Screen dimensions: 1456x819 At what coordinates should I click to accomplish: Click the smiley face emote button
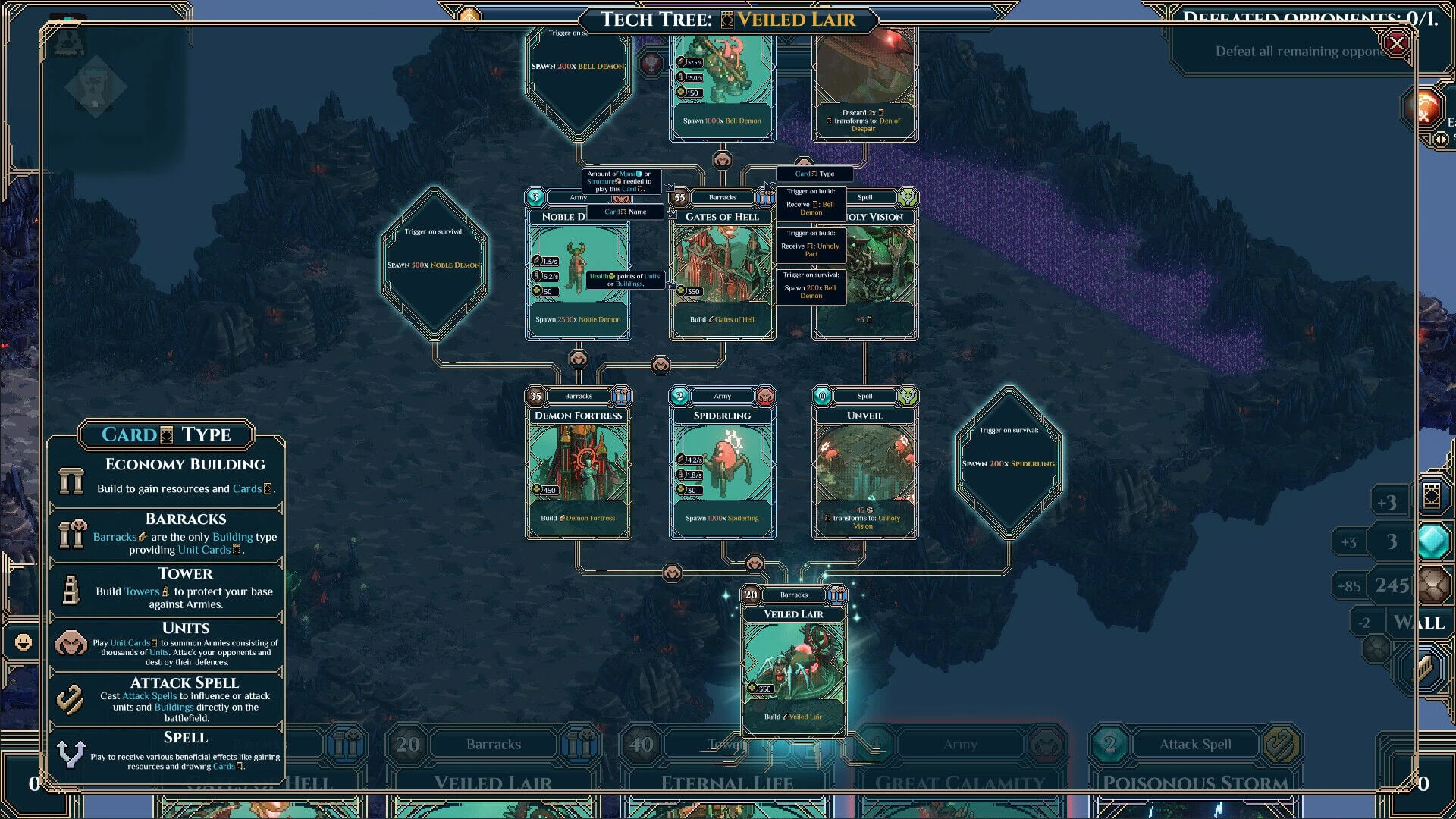(x=24, y=642)
